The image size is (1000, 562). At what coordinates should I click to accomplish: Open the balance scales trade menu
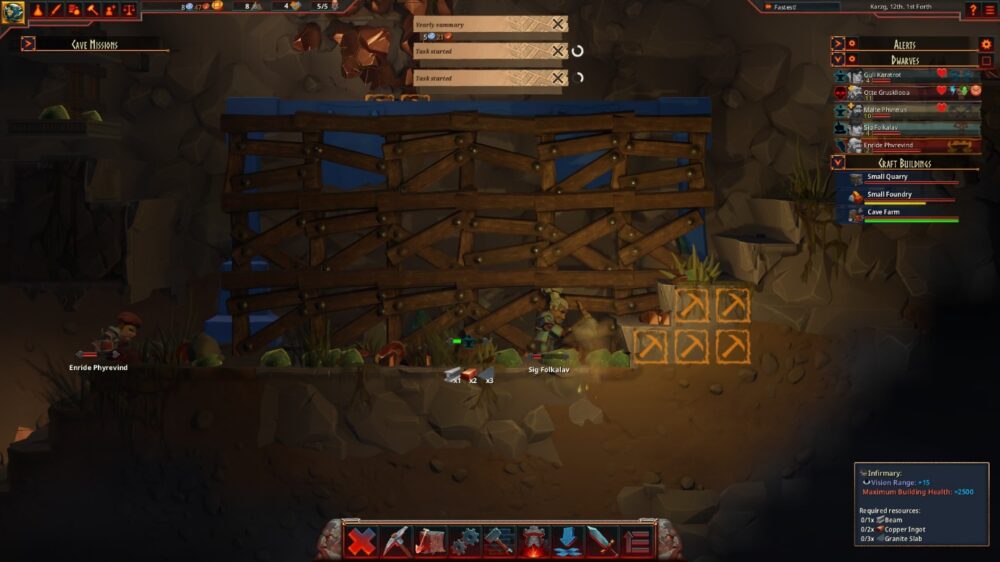[127, 9]
